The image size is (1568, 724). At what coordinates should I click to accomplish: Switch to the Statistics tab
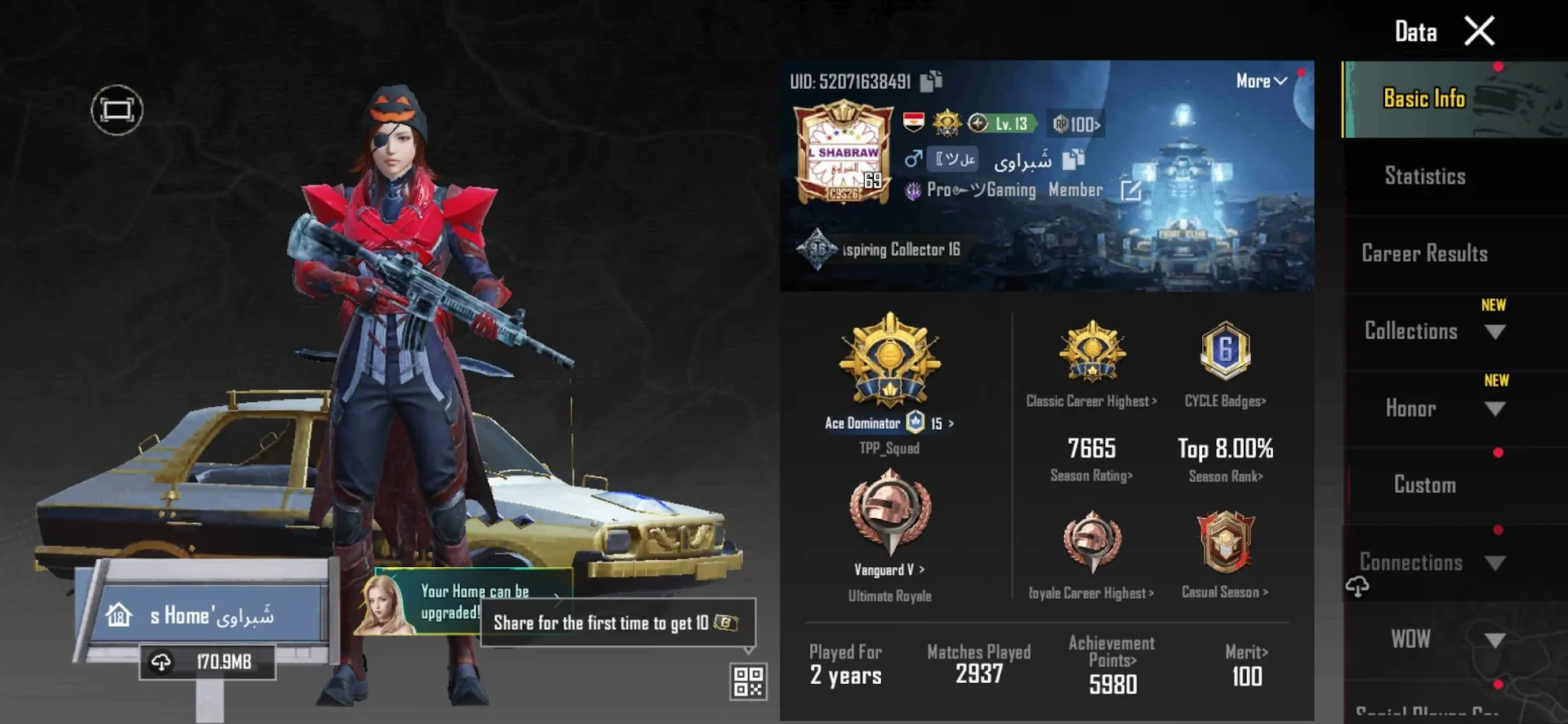click(1425, 177)
